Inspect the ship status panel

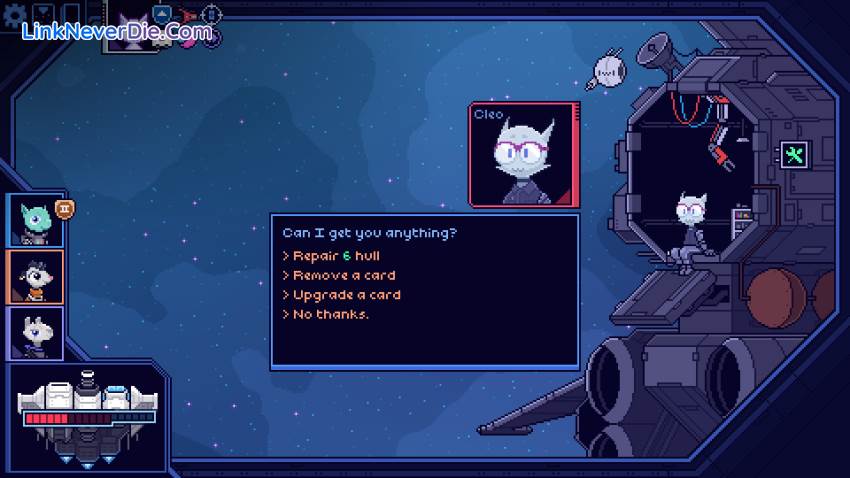click(x=87, y=418)
